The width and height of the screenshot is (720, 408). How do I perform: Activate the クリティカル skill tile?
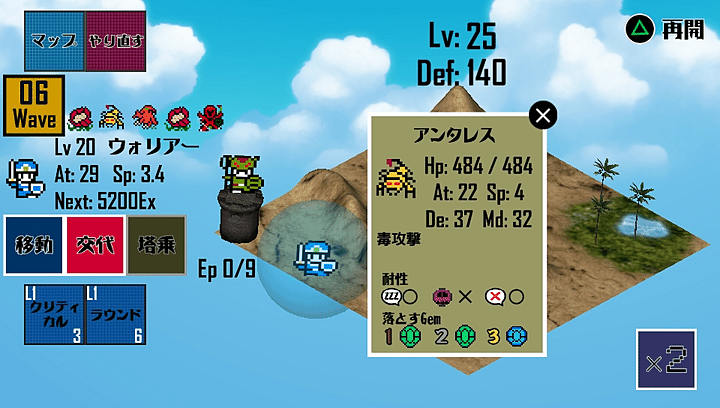(x=54, y=315)
